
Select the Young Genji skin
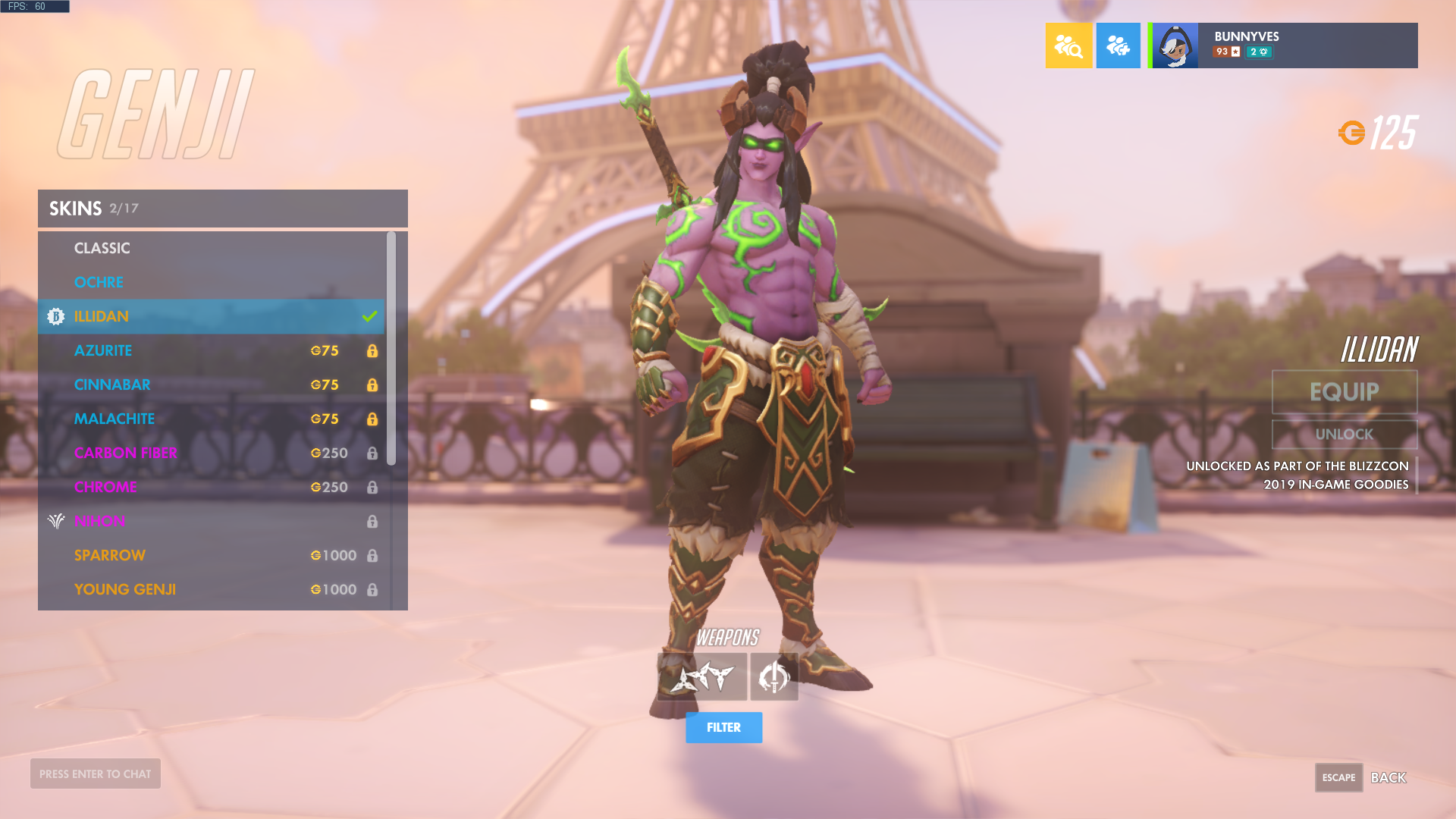(x=125, y=589)
